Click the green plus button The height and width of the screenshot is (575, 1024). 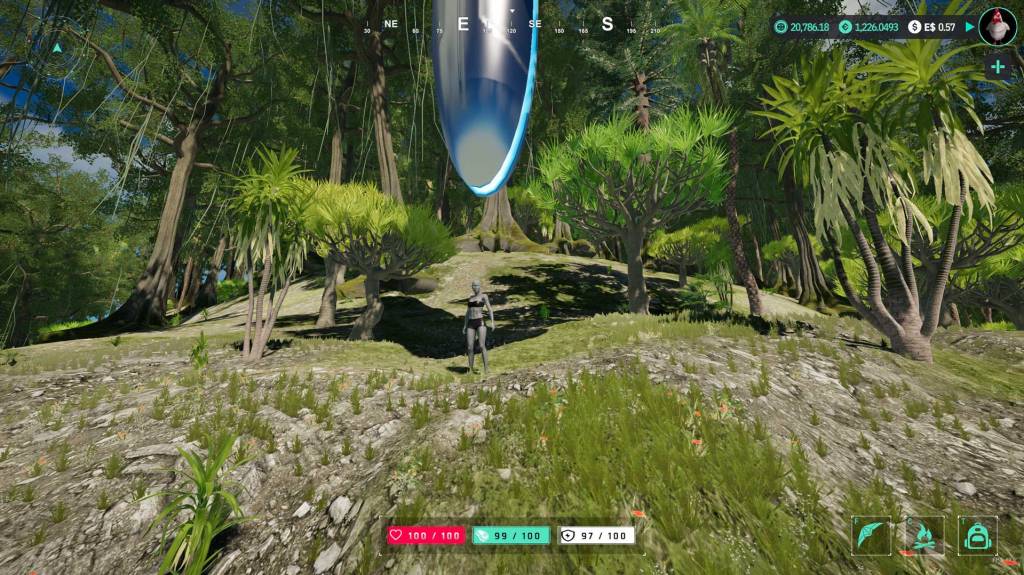point(997,67)
